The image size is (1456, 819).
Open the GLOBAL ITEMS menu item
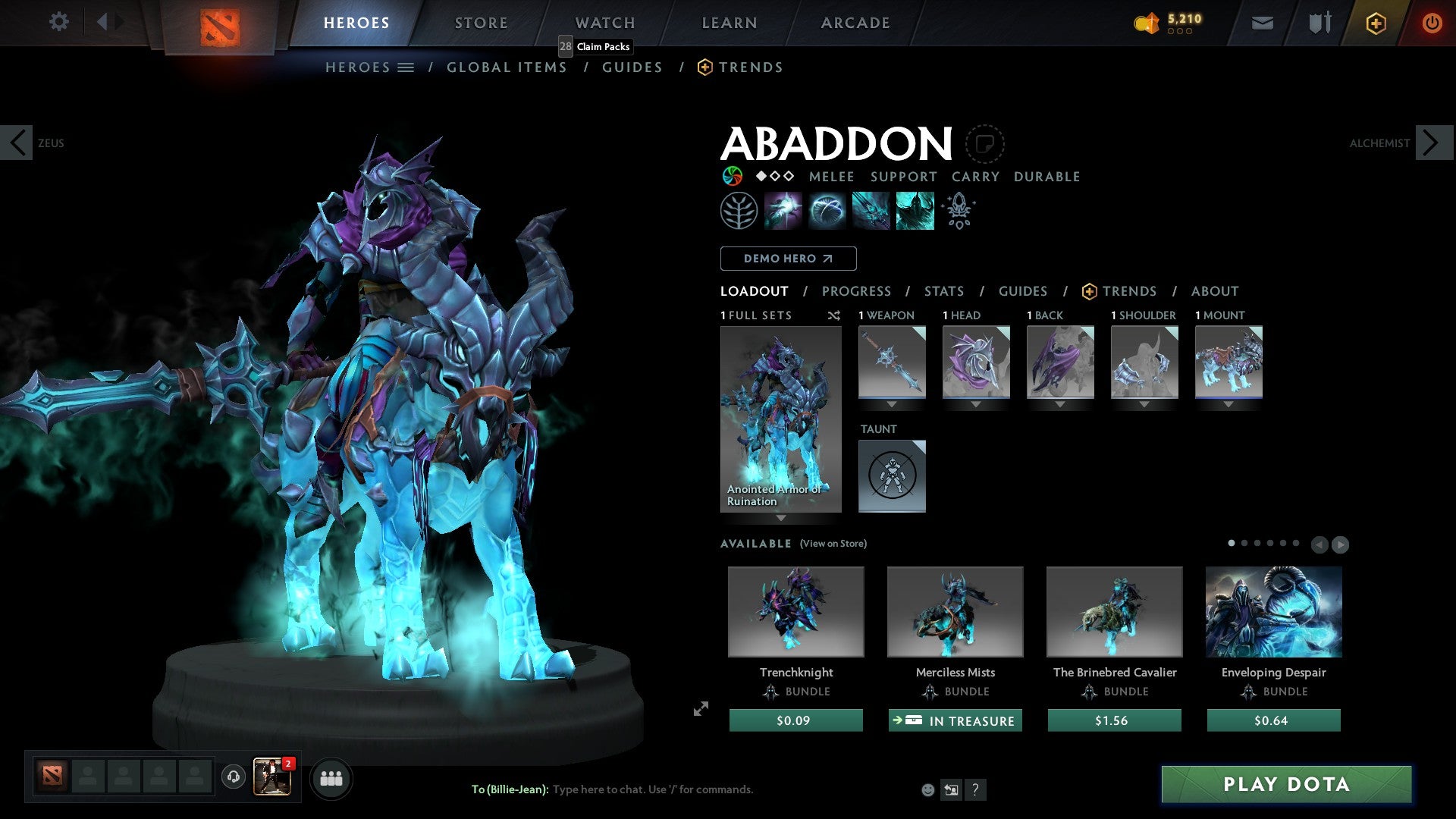click(507, 67)
